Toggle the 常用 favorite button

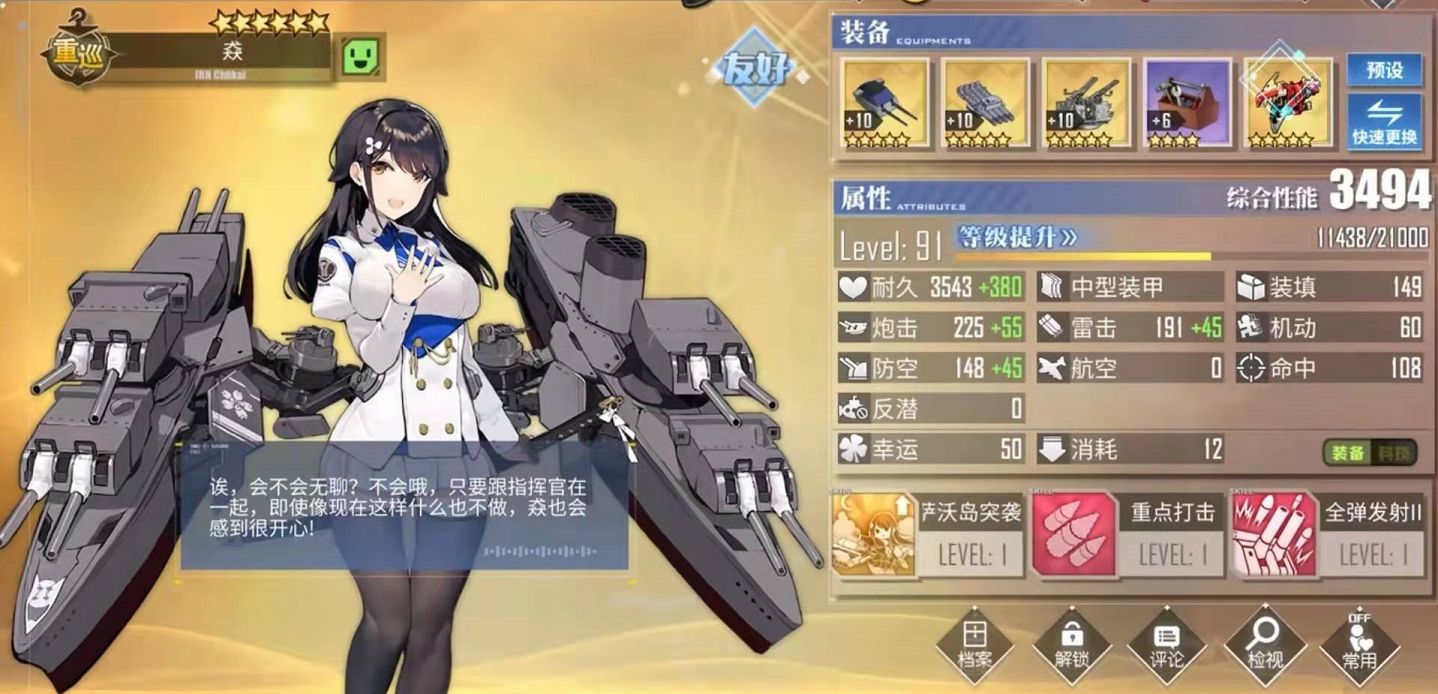point(1359,642)
